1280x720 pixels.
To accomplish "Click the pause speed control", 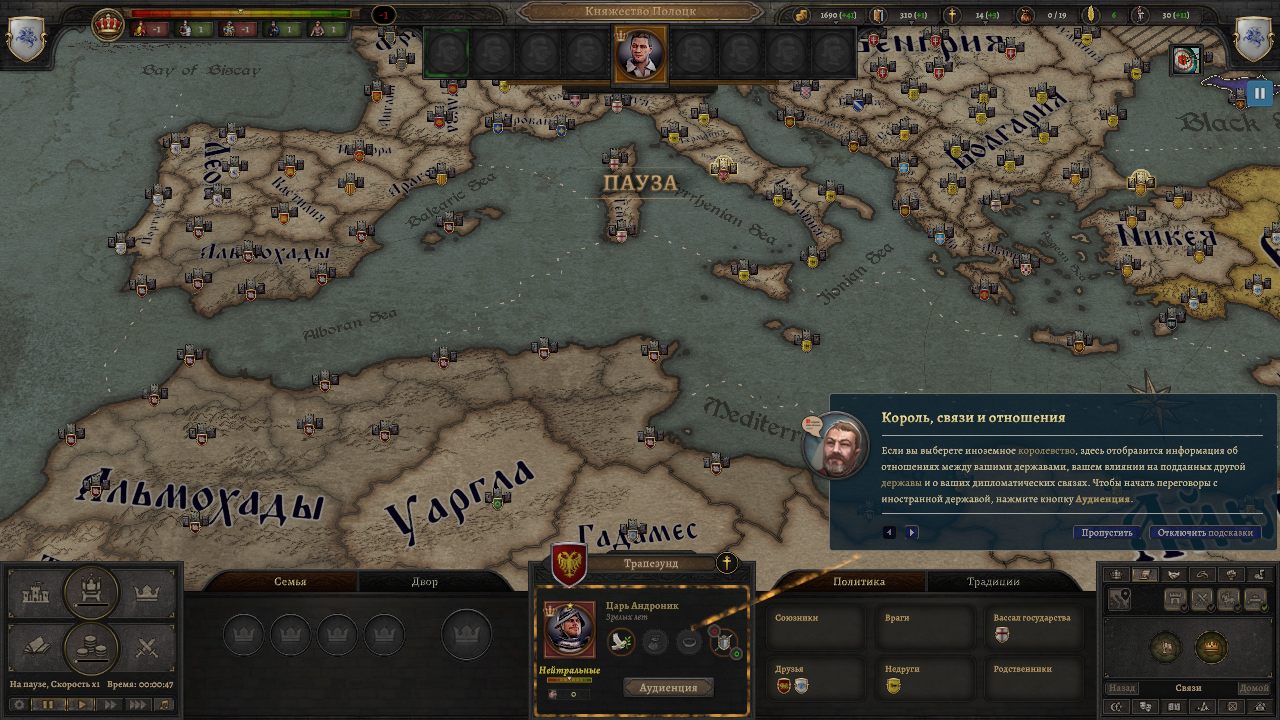I will coord(46,704).
